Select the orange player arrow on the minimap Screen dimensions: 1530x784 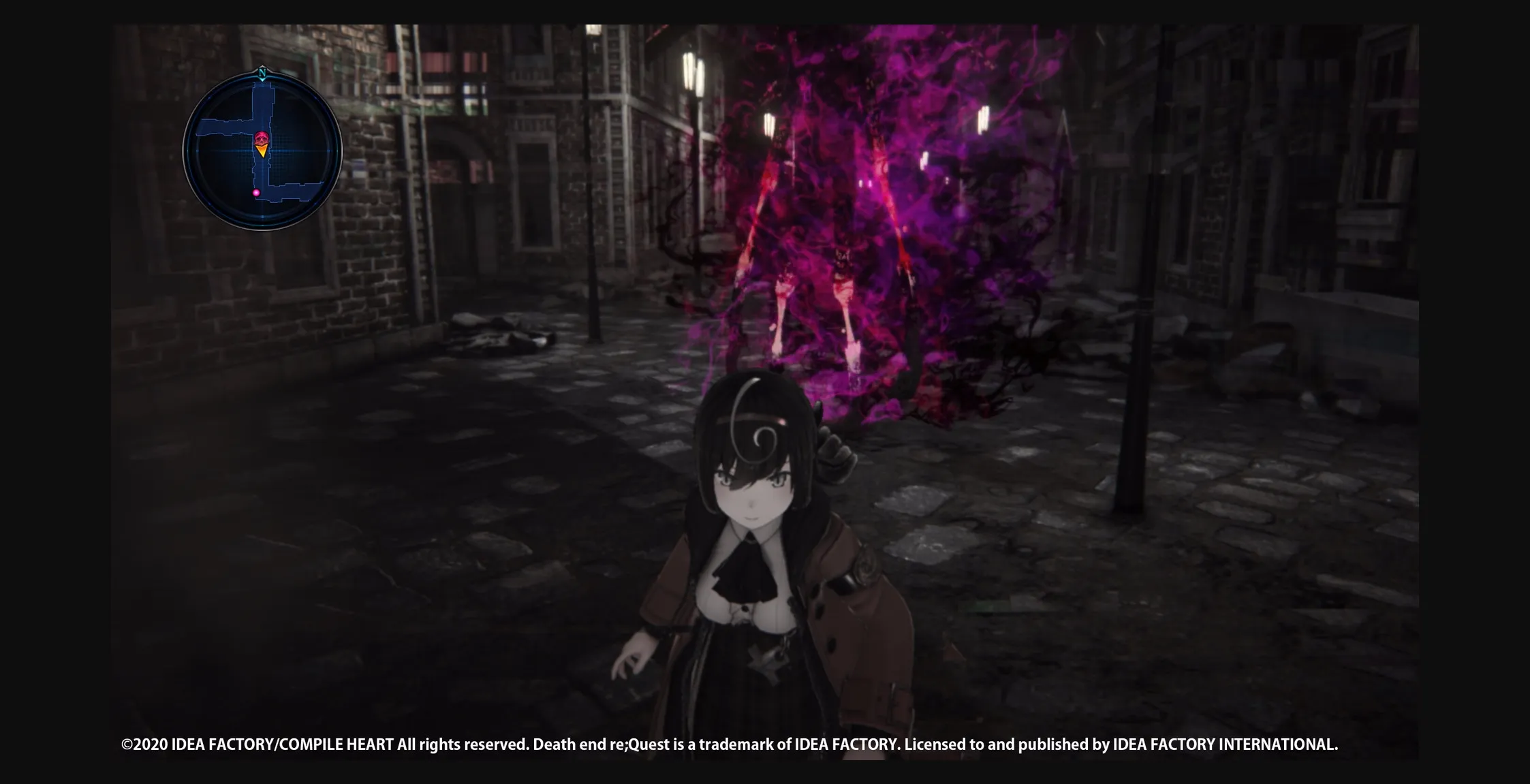pos(262,151)
